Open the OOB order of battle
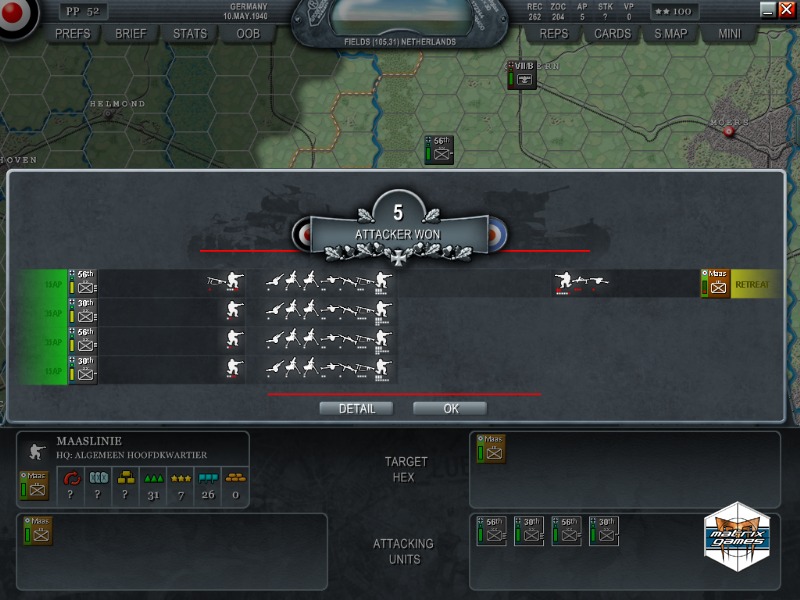 tap(248, 33)
